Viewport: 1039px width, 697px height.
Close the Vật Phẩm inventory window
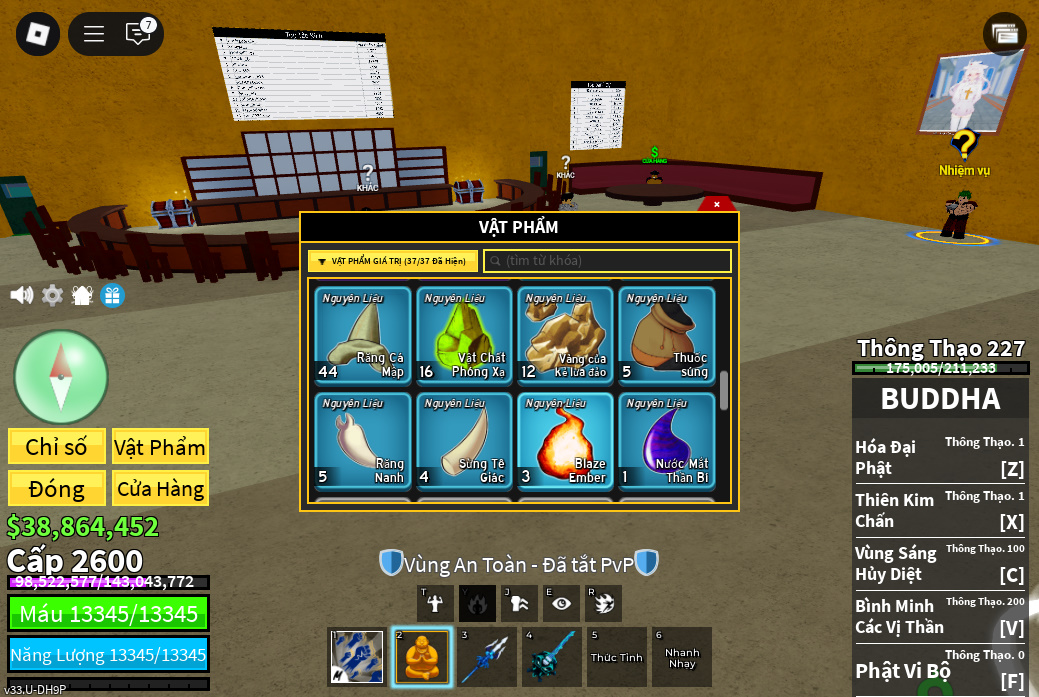point(716,204)
